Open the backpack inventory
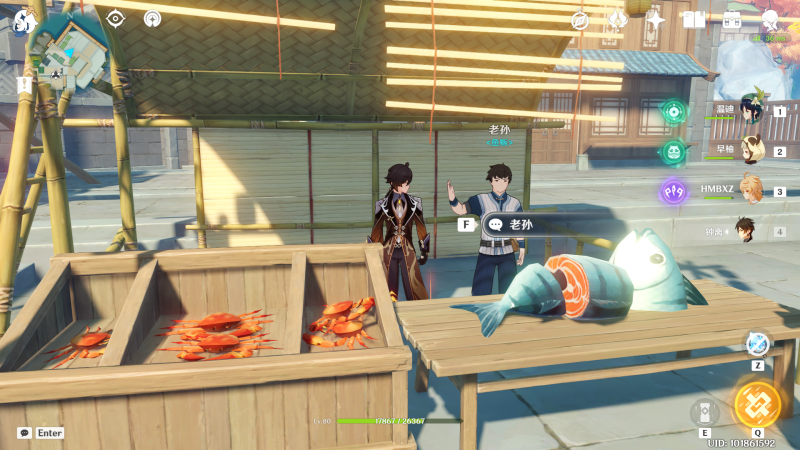This screenshot has width=800, height=450. (732, 19)
